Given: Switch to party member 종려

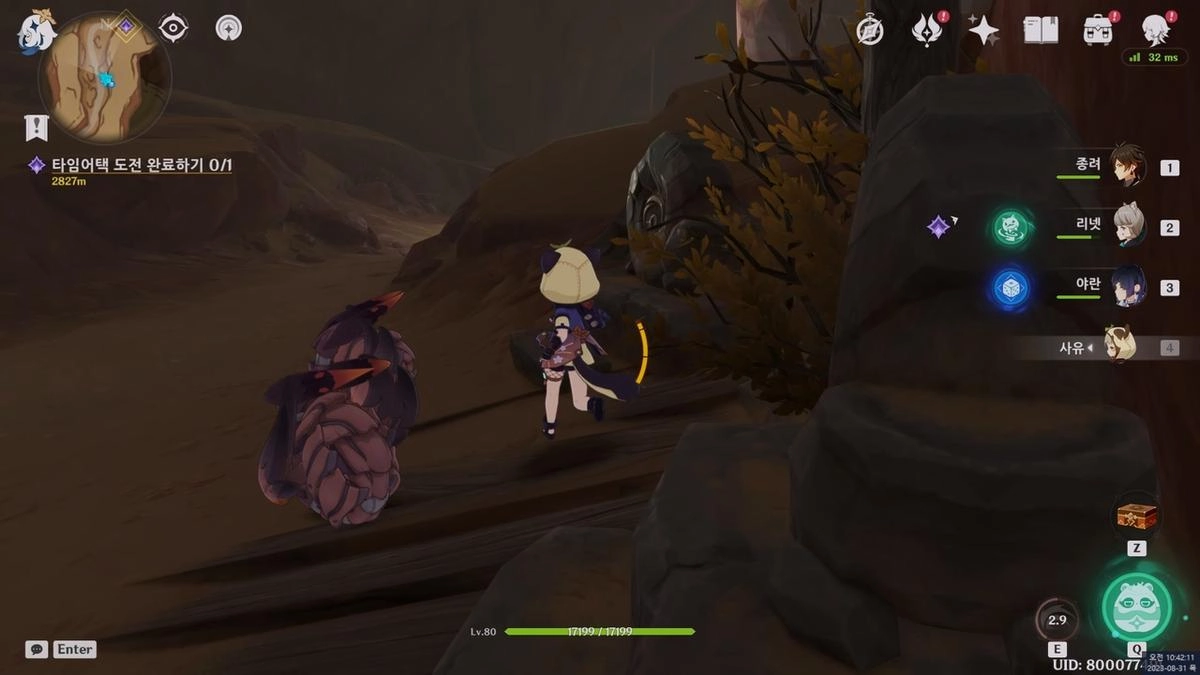Looking at the screenshot, I should coord(1128,167).
